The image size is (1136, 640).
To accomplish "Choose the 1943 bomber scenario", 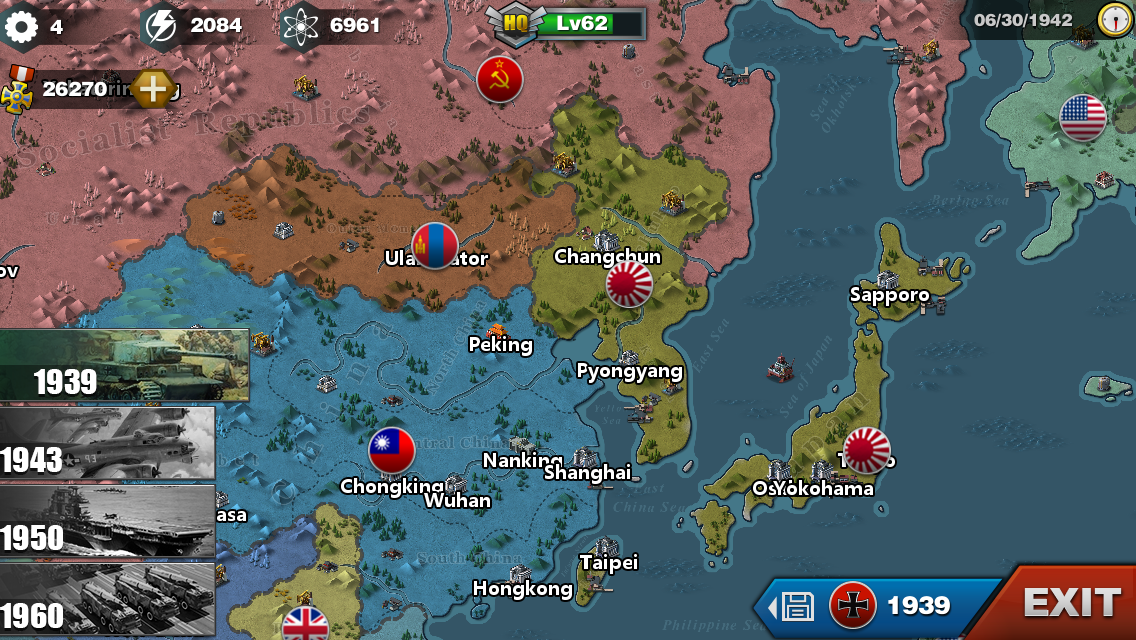I will click(x=107, y=443).
